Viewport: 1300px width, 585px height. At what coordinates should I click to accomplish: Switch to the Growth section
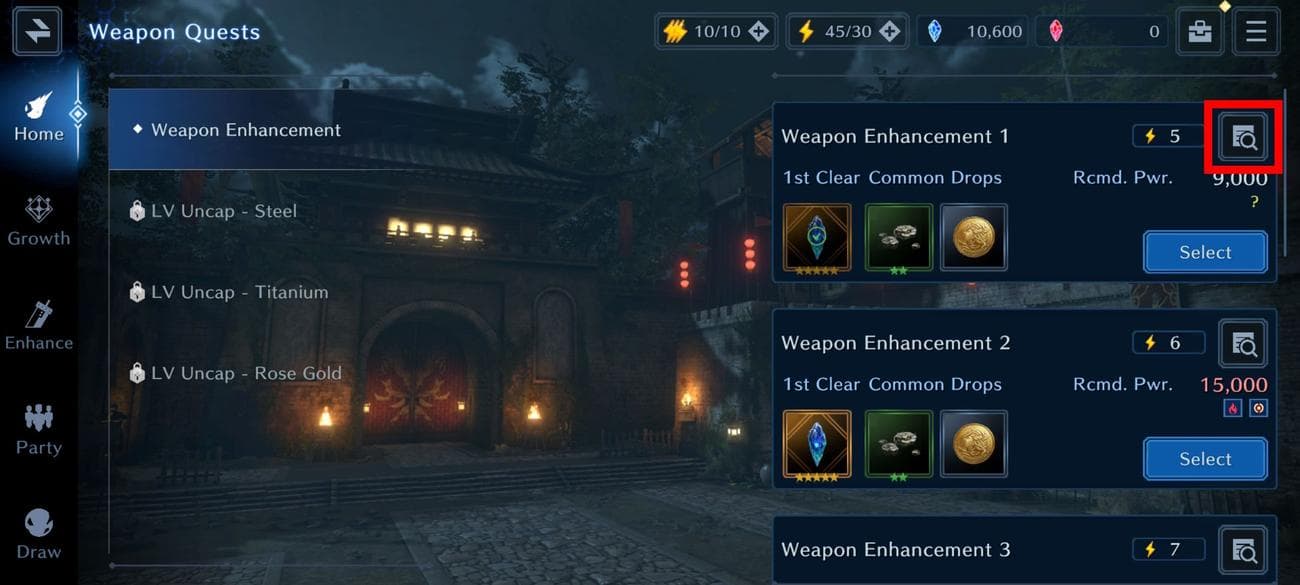click(39, 221)
